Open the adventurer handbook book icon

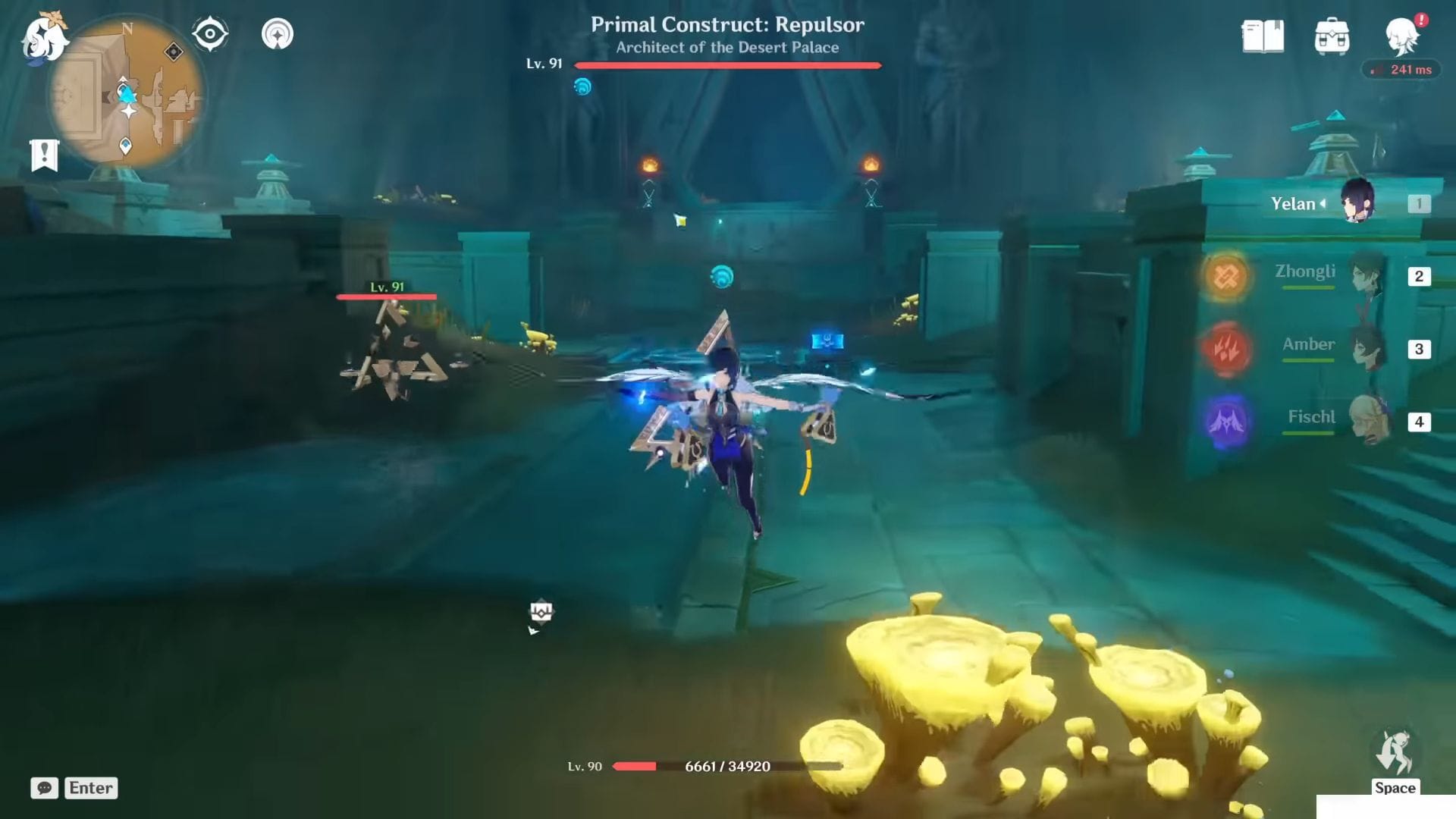[1263, 36]
